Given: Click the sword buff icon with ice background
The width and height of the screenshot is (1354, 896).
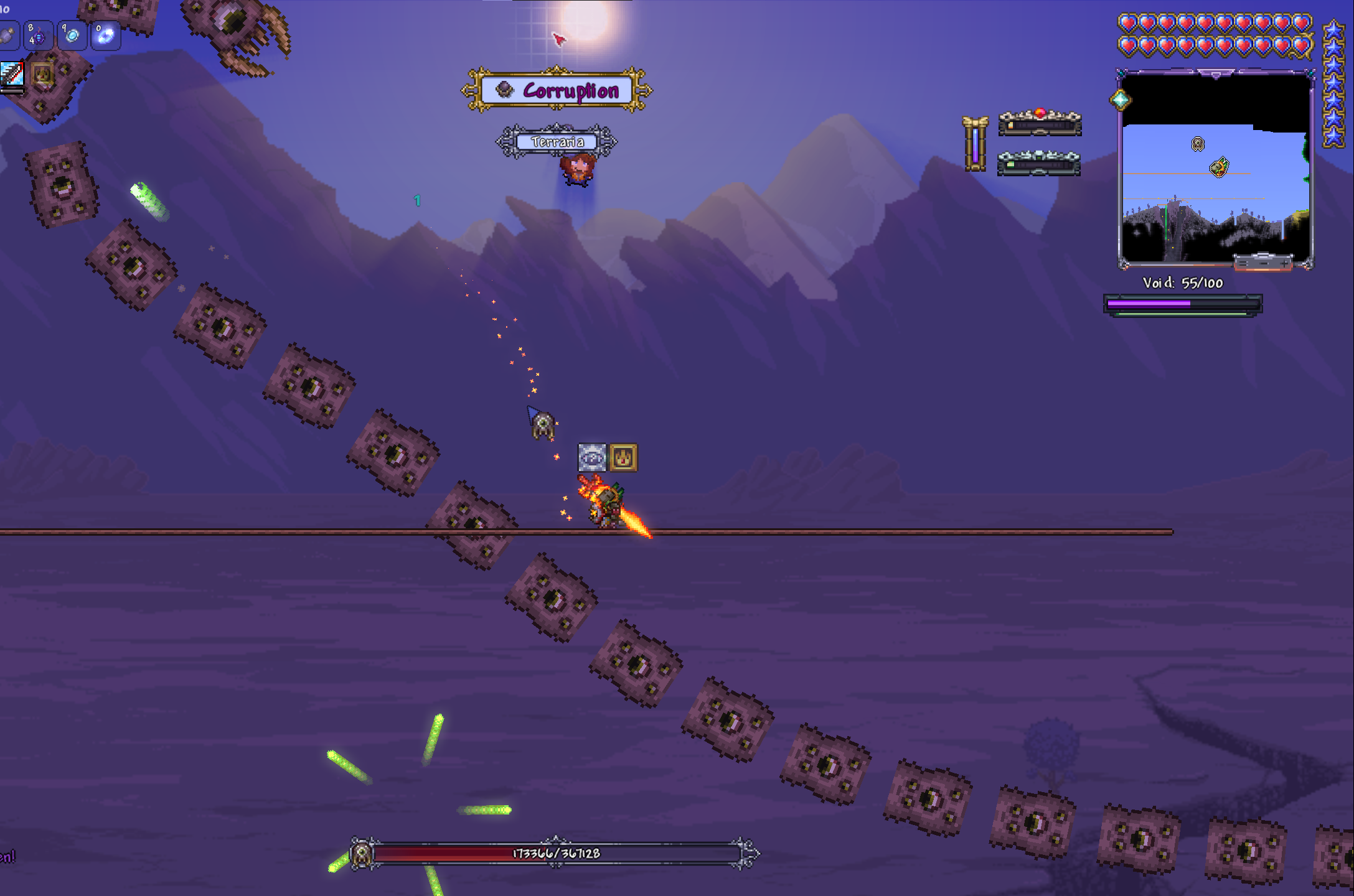Looking at the screenshot, I should [12, 74].
